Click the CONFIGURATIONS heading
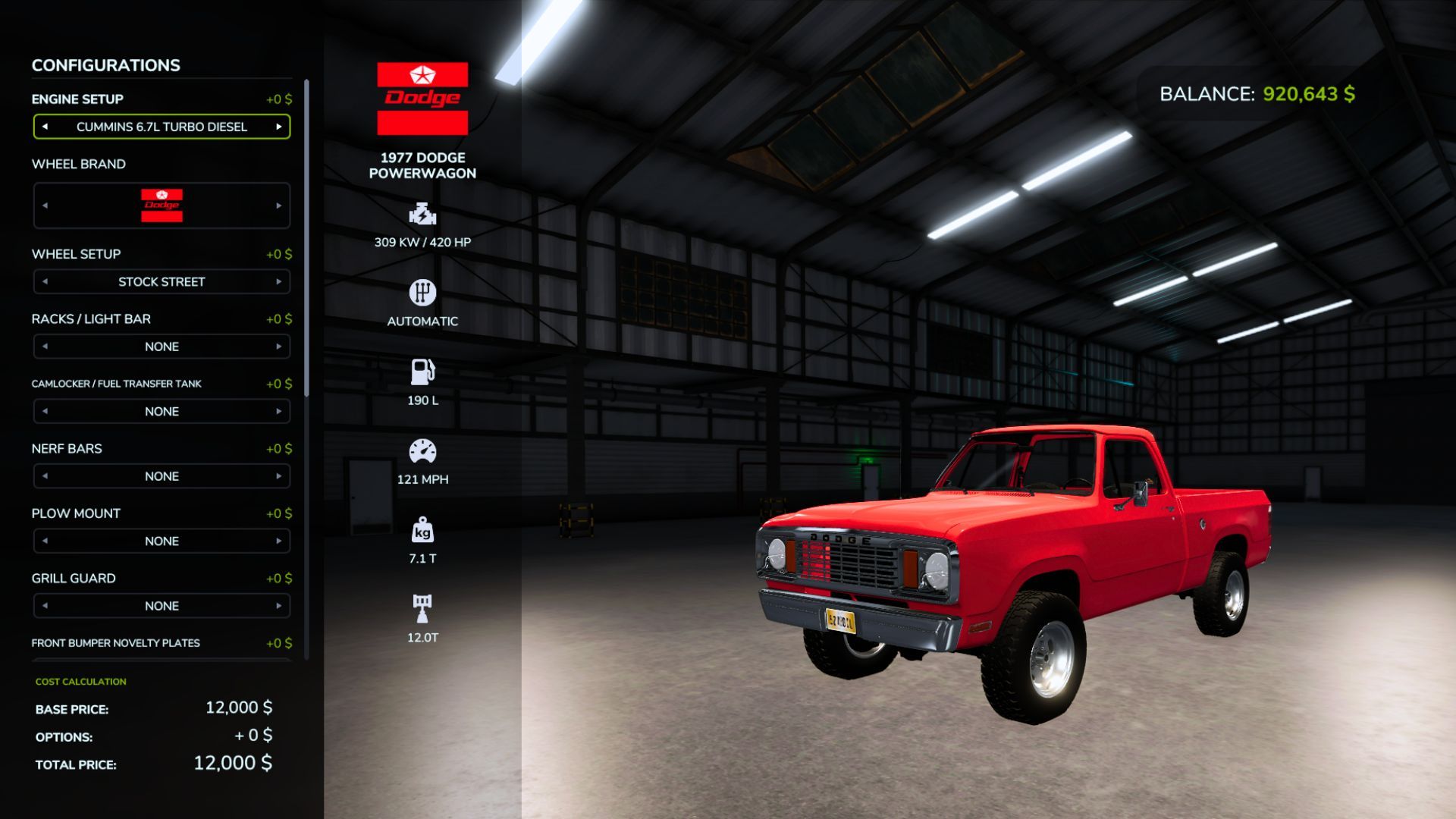 [x=105, y=65]
